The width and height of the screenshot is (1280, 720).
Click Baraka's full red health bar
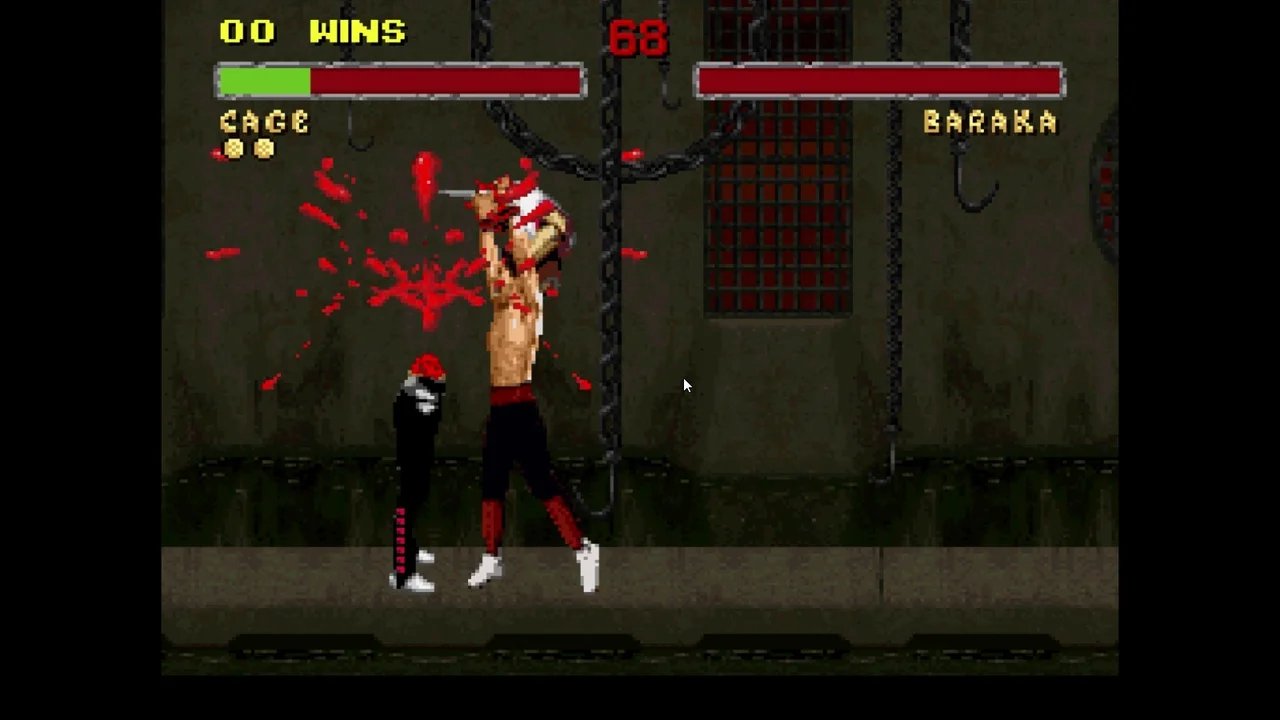coord(878,82)
